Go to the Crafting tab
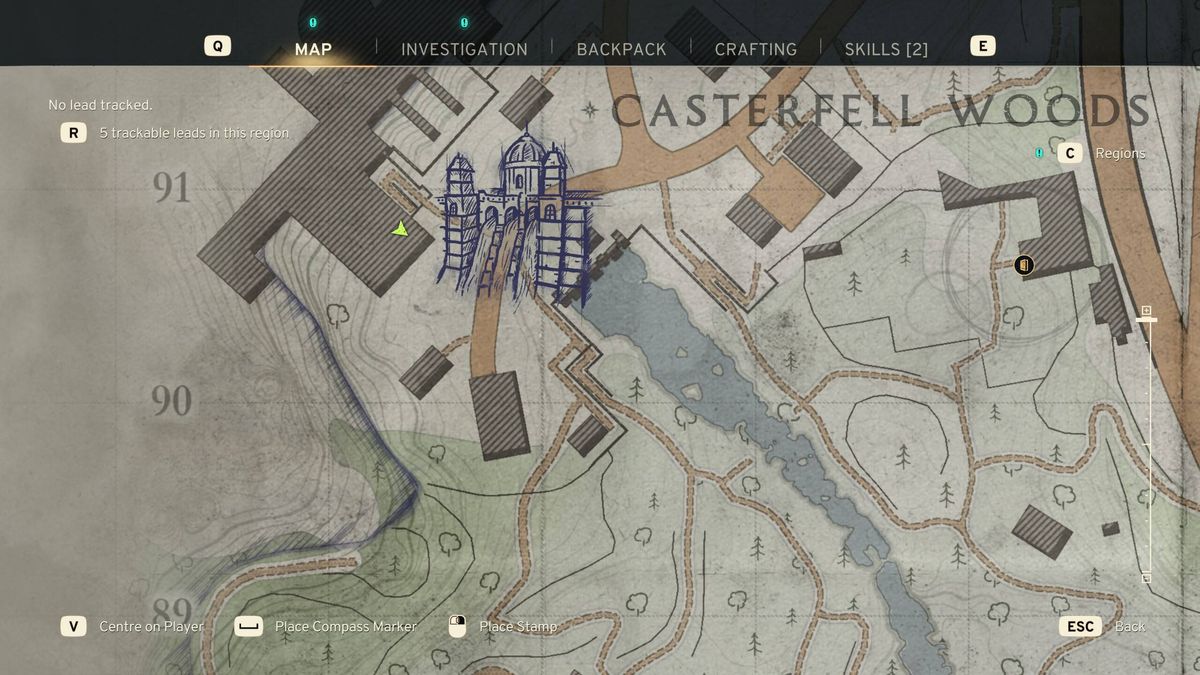This screenshot has height=675, width=1200. [755, 49]
